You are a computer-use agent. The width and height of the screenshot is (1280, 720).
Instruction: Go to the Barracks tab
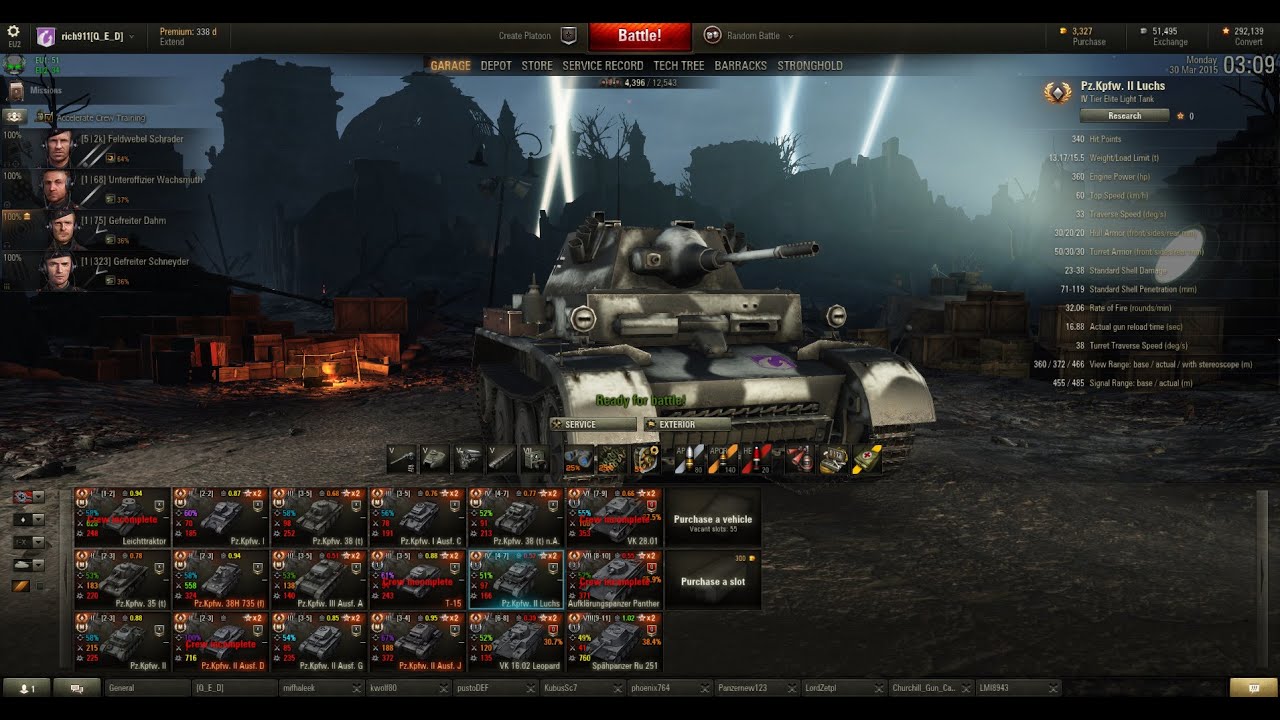741,66
